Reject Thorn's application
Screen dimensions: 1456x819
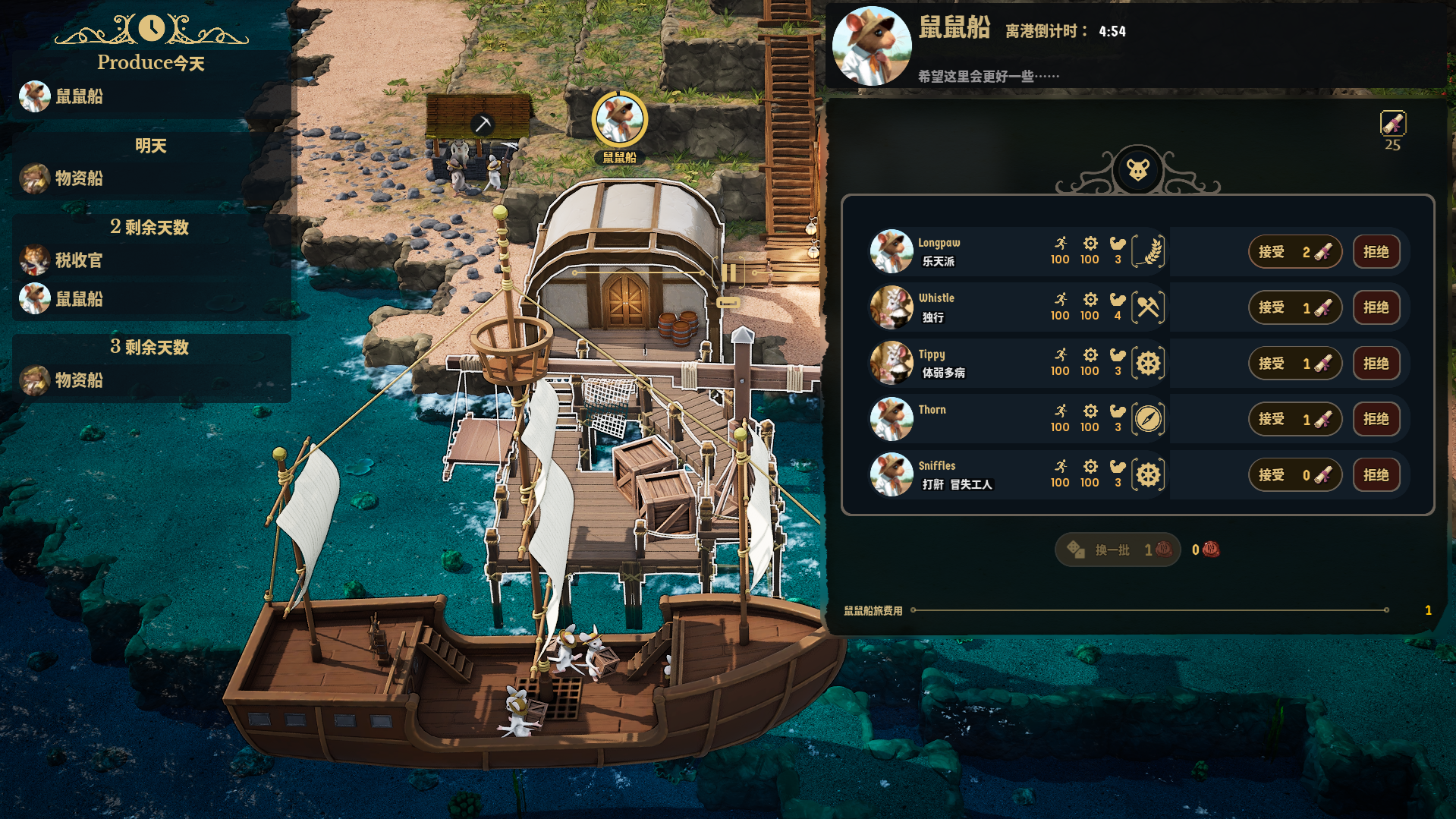(1376, 419)
